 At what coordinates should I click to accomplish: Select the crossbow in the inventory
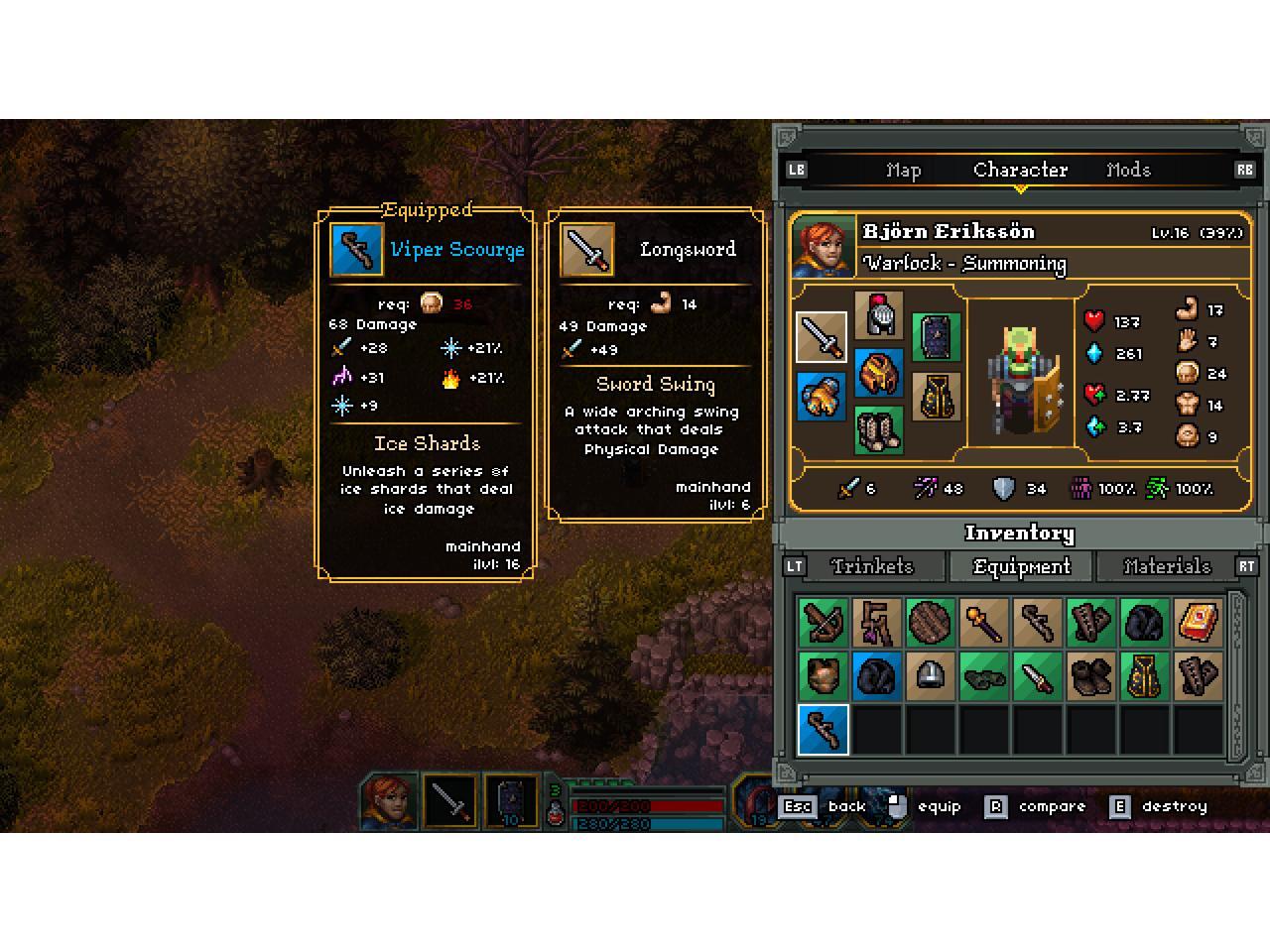(x=824, y=623)
